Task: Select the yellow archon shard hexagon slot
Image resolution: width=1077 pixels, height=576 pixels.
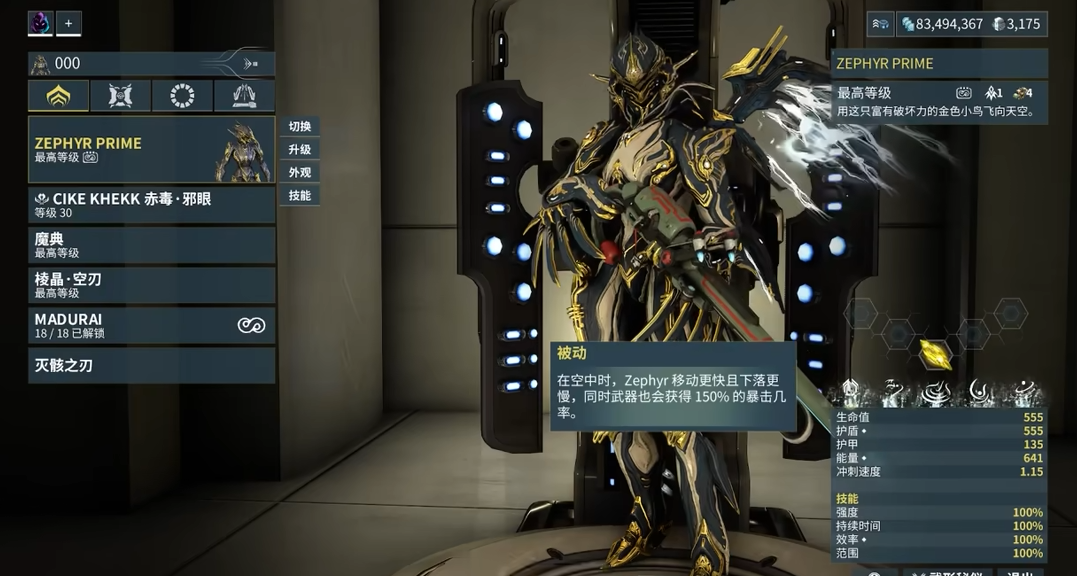Action: pyautogui.click(x=935, y=353)
